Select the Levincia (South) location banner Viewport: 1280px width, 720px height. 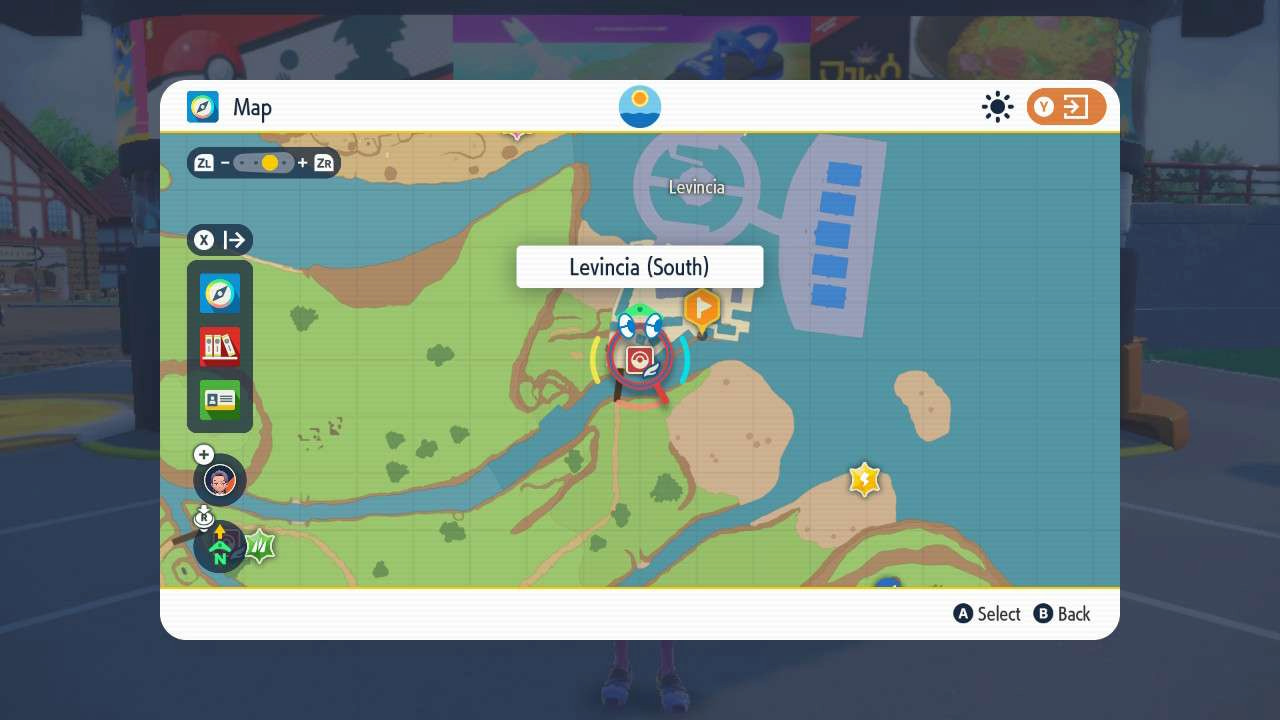(x=639, y=266)
